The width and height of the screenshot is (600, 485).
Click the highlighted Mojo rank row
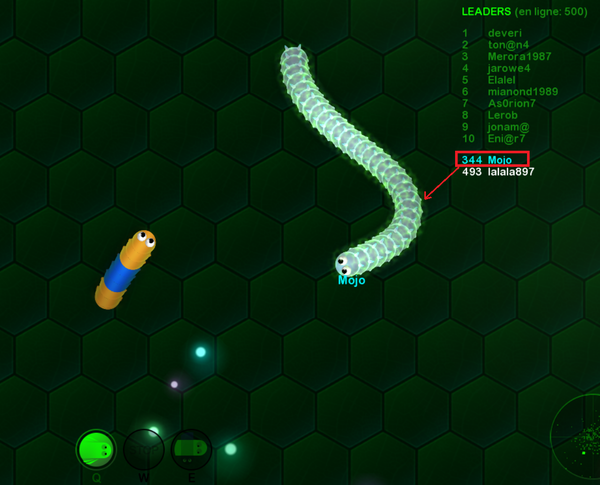point(491,160)
